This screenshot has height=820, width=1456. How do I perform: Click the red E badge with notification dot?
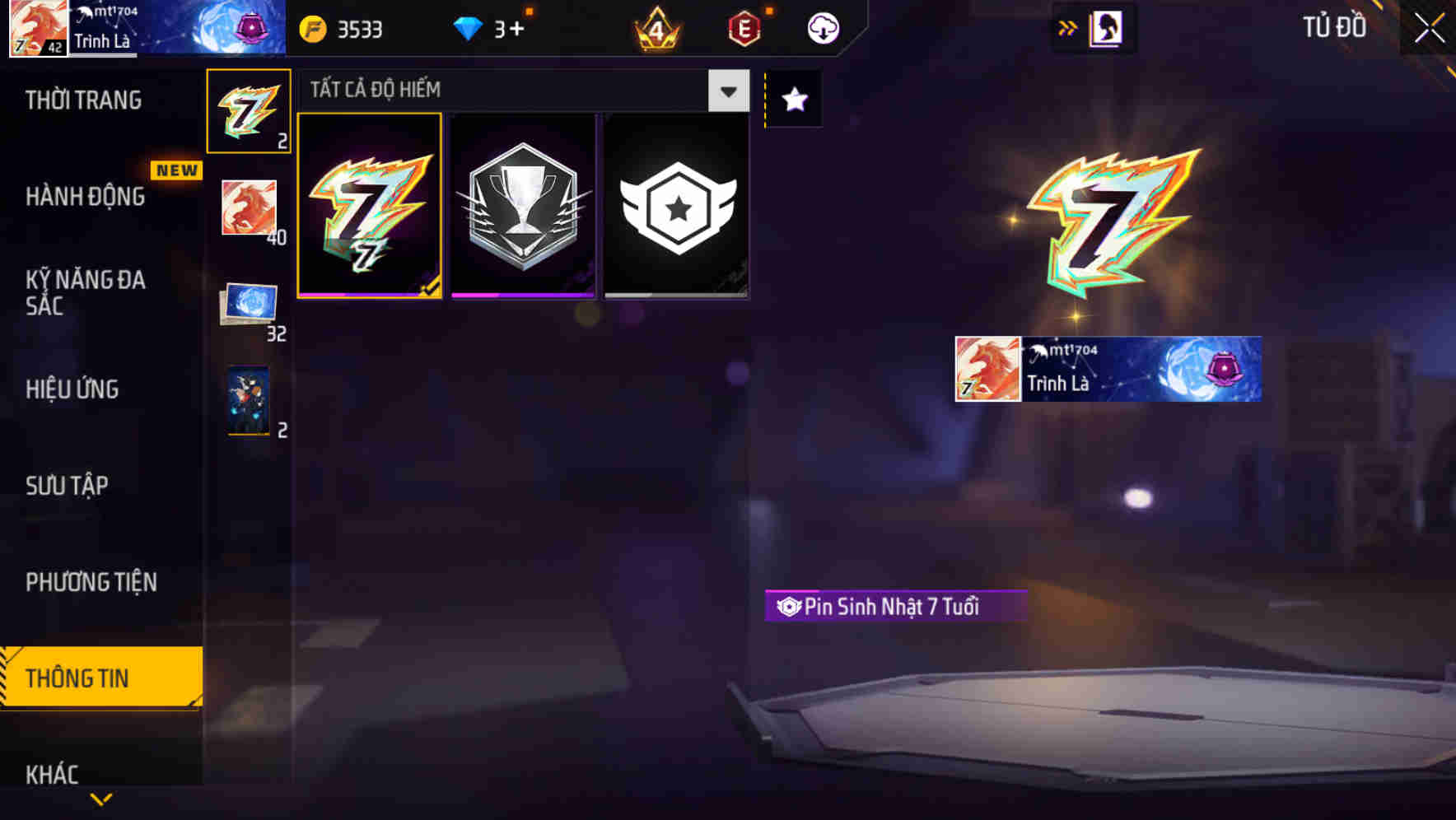tap(741, 27)
